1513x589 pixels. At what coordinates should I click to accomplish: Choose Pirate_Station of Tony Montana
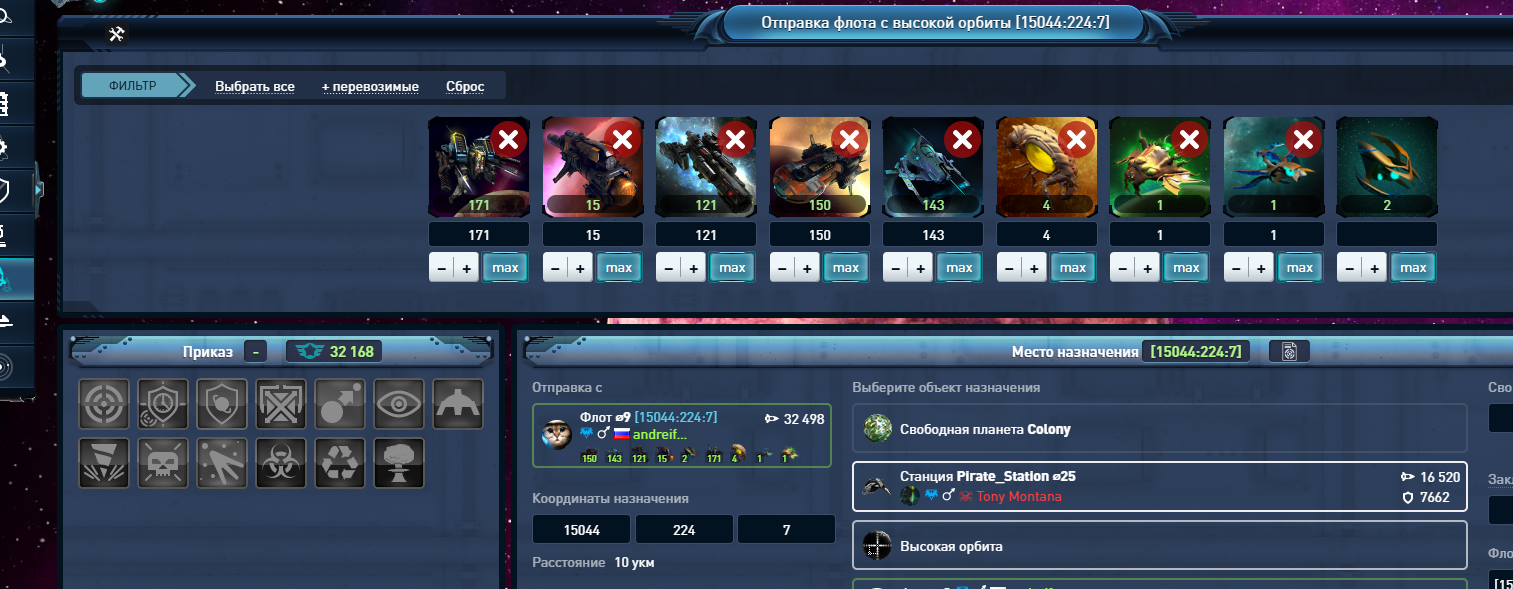pyautogui.click(x=1159, y=487)
